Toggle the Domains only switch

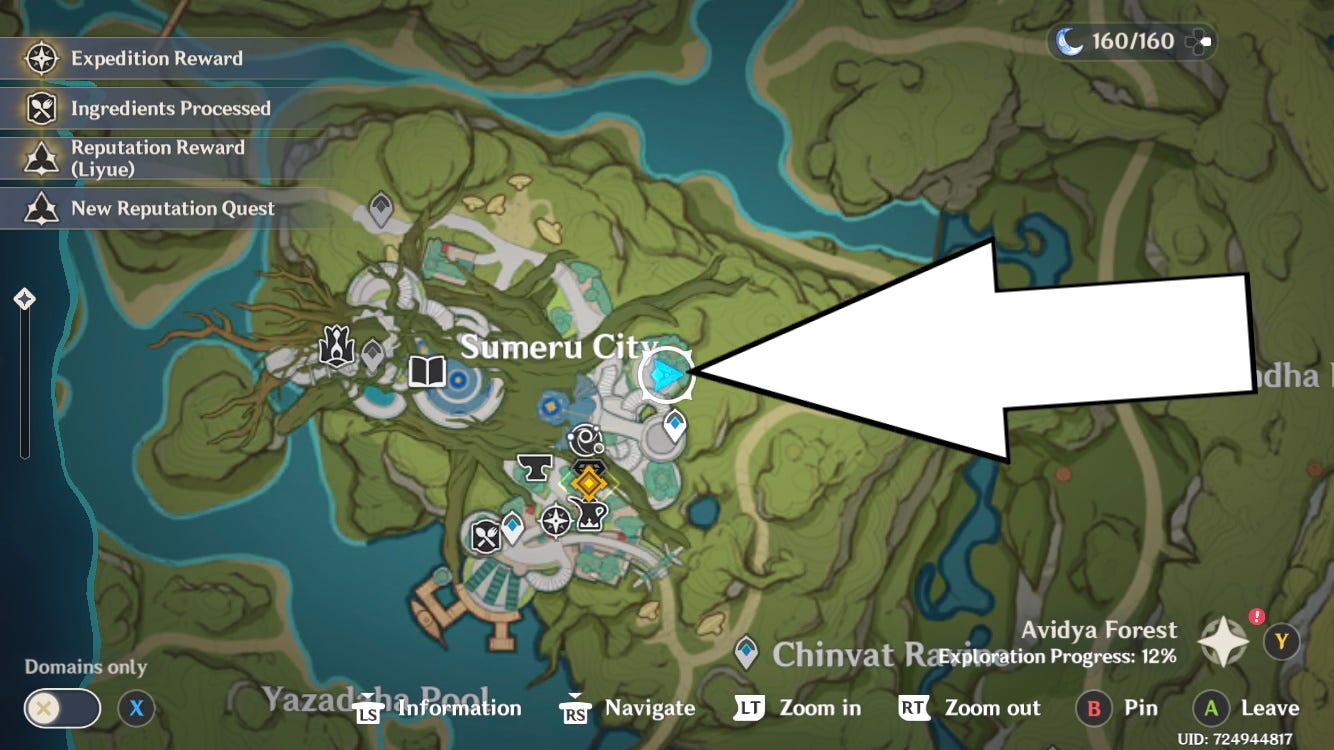(x=60, y=708)
